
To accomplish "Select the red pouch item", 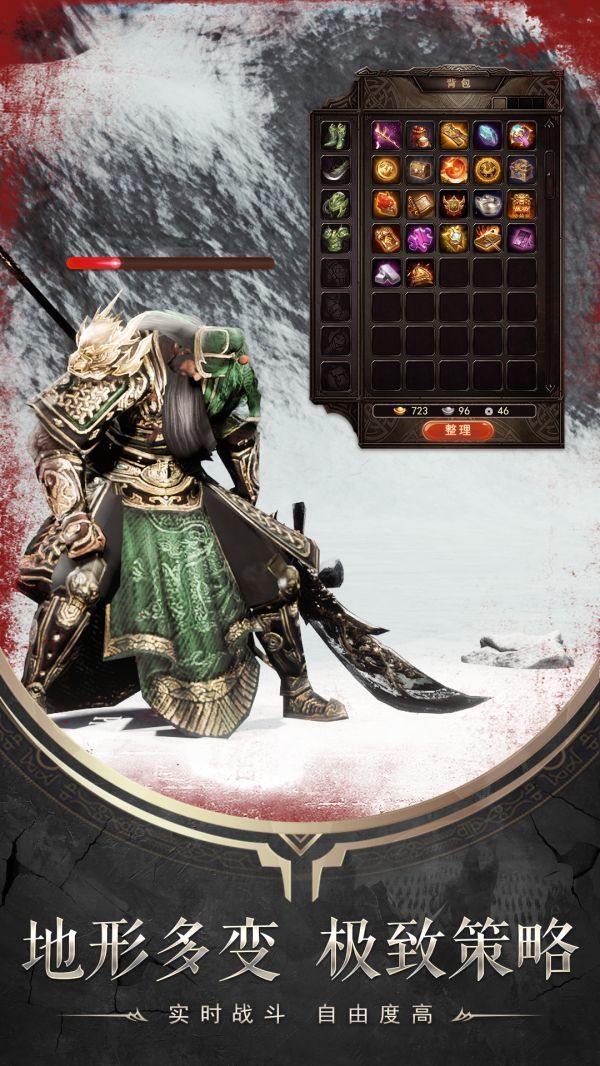I will (x=420, y=135).
